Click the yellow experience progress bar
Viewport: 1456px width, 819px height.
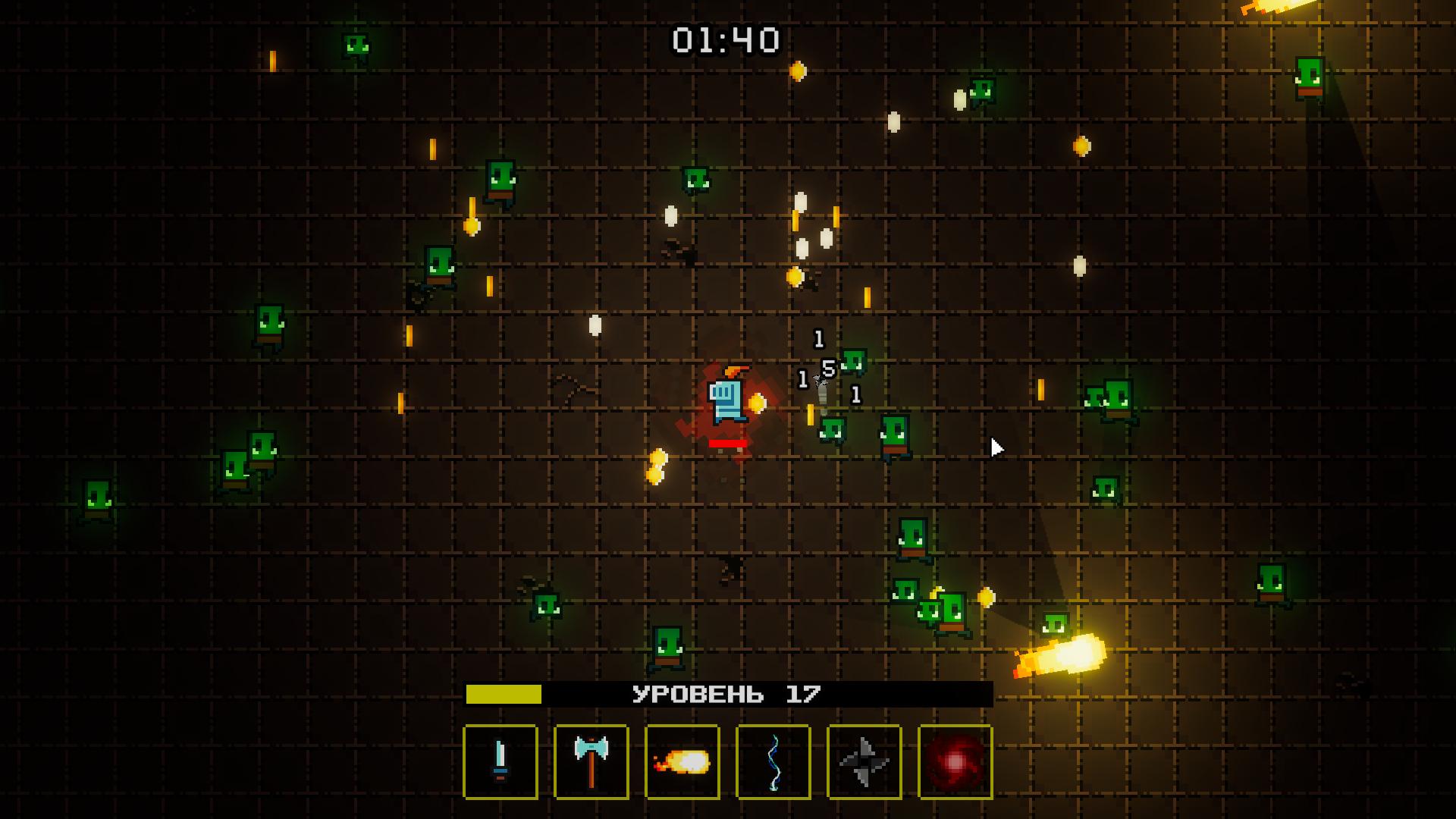[504, 692]
